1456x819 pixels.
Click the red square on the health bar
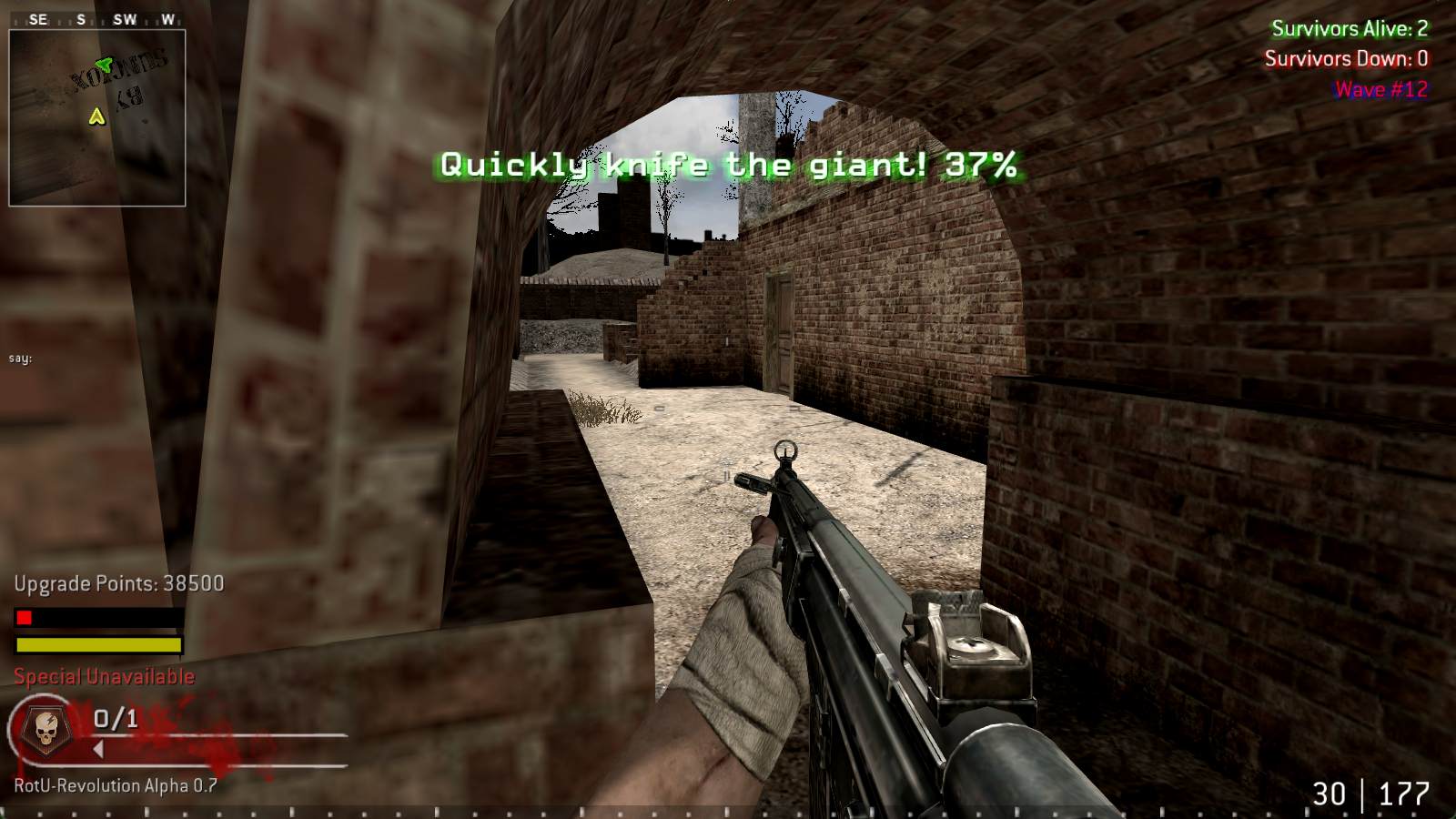tap(23, 616)
